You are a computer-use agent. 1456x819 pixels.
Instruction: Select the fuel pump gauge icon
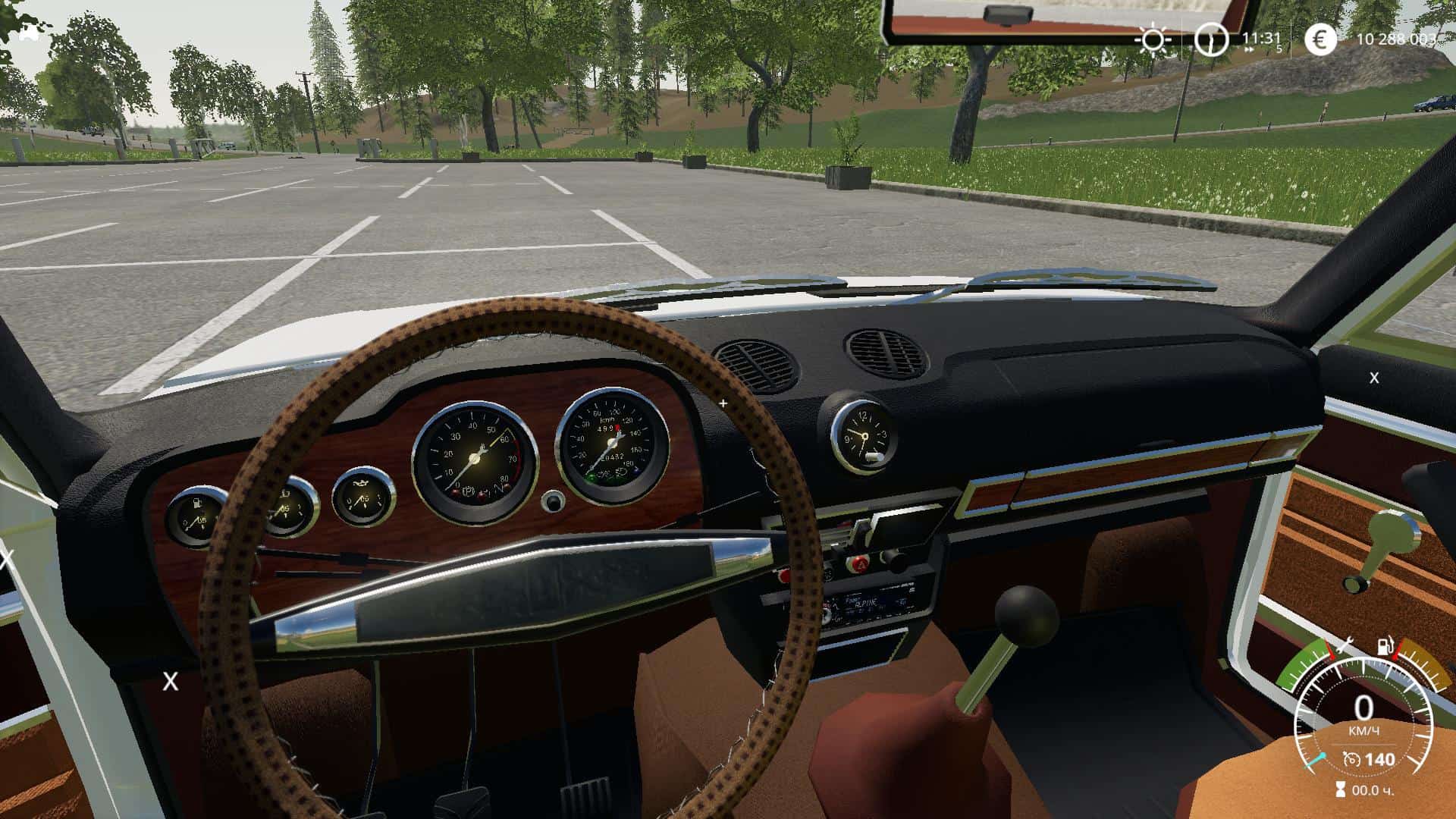(1385, 647)
